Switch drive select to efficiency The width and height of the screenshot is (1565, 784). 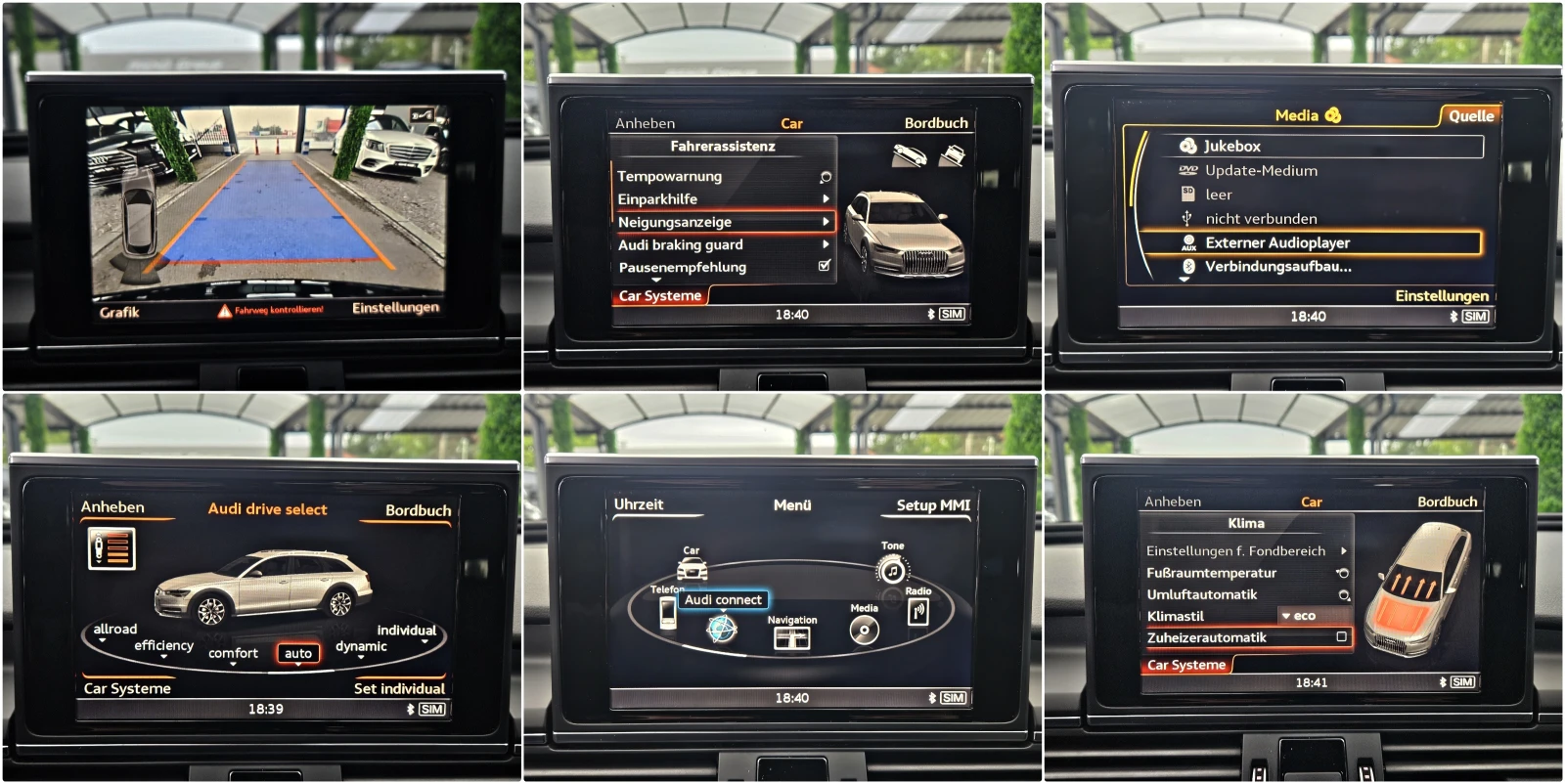click(163, 645)
